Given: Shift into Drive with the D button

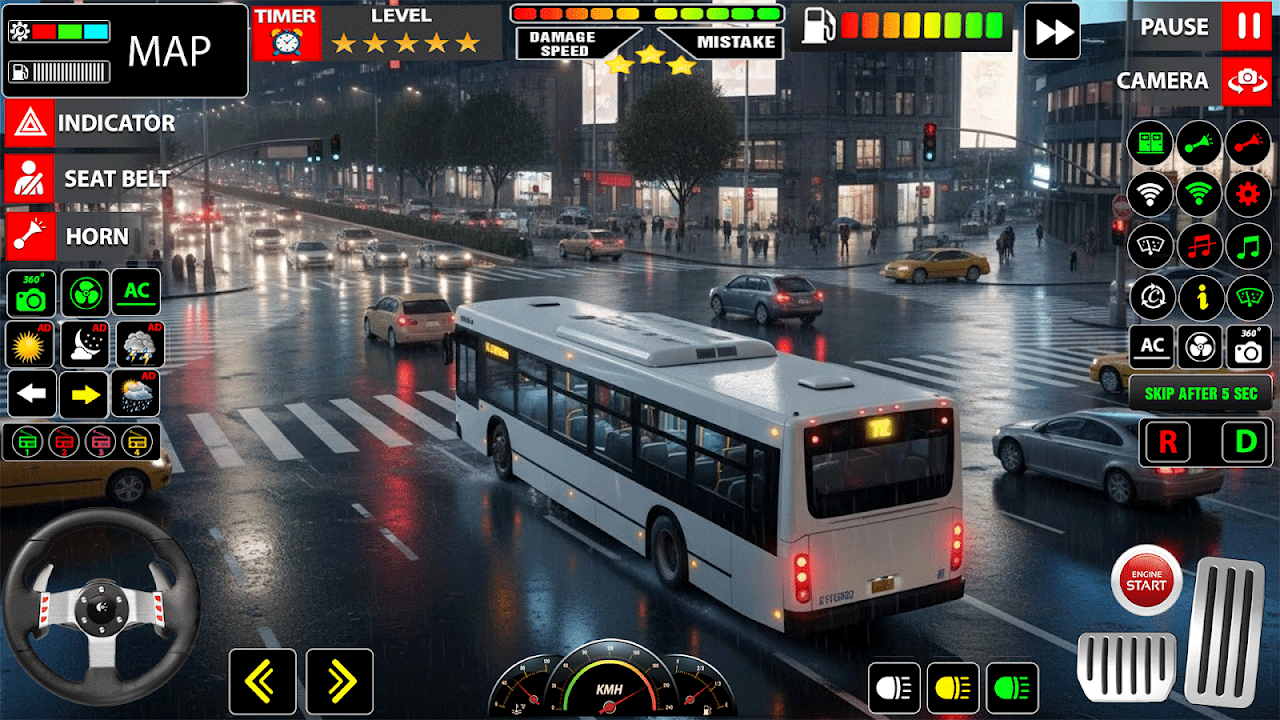Looking at the screenshot, I should (1245, 442).
